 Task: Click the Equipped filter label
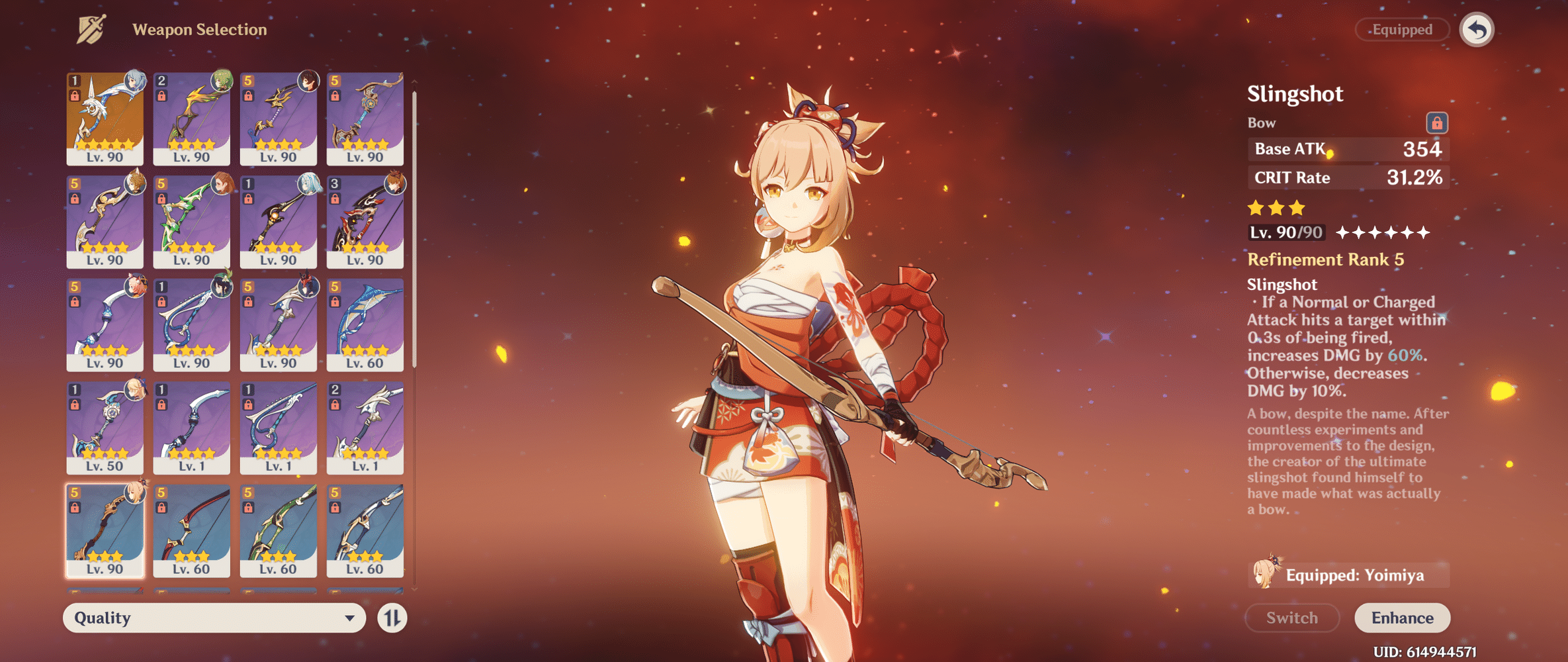coord(1402,29)
